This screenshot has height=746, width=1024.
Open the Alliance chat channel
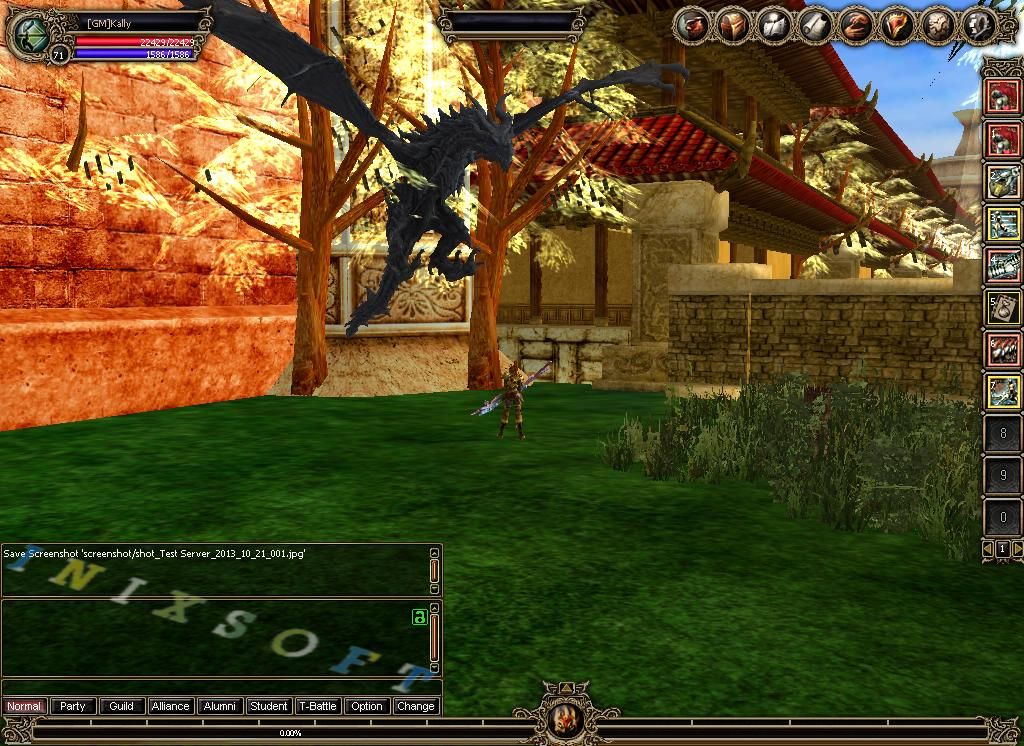170,706
